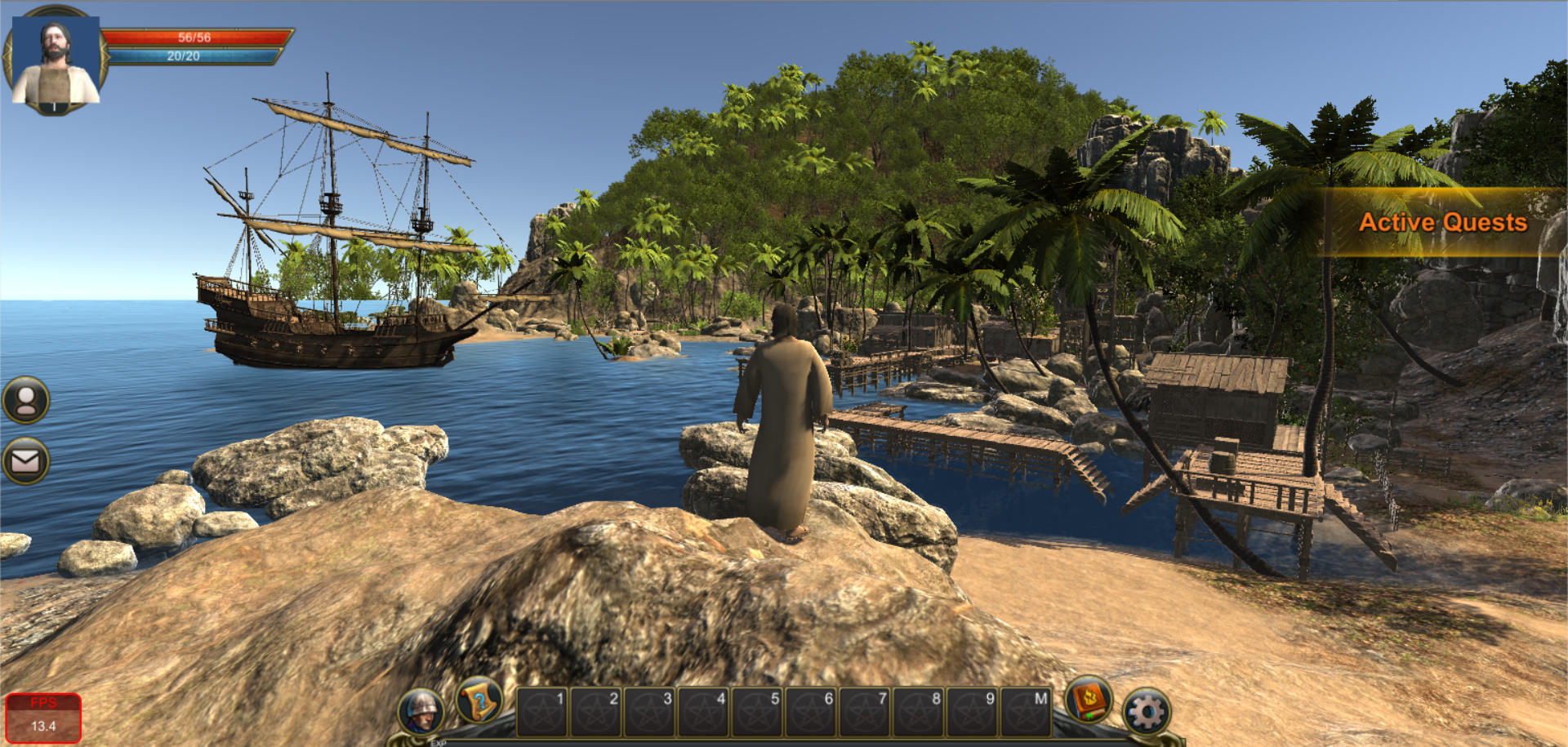Viewport: 1568px width, 747px height.
Task: Select hotbar slot 7
Action: pyautogui.click(x=865, y=712)
